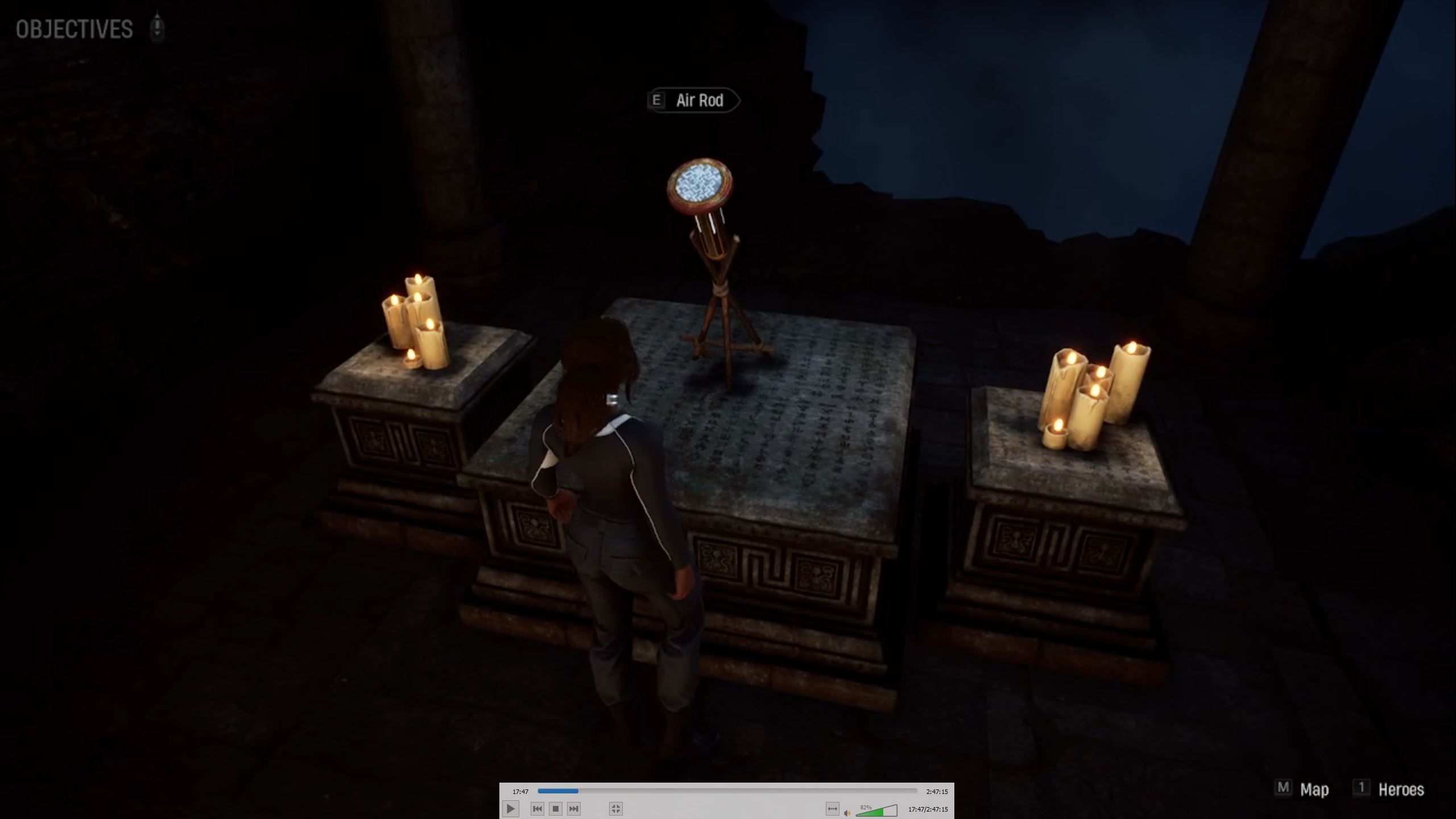Screen dimensions: 1456x819
Task: Select the skip to previous track icon
Action: [537, 808]
